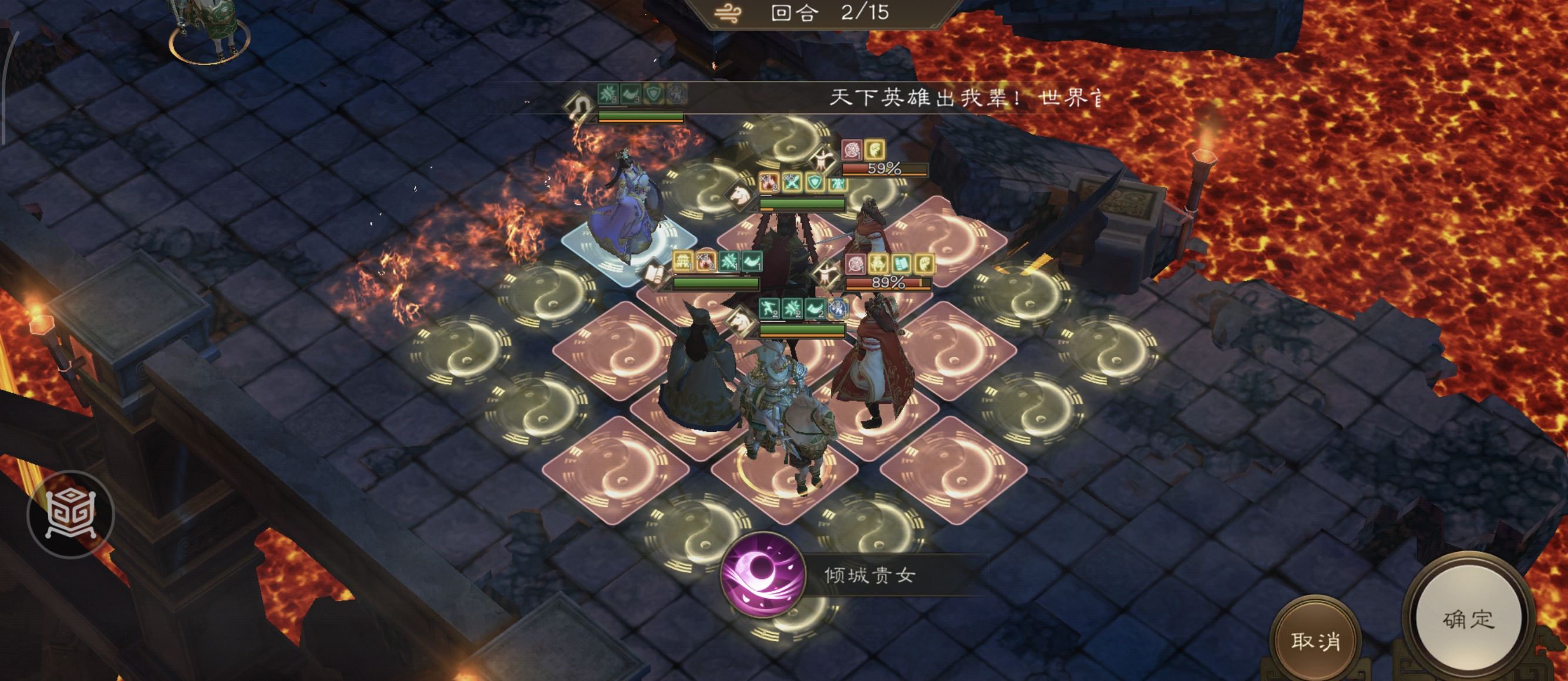Click the wind icon beside the round counter
Image resolution: width=1568 pixels, height=681 pixels.
(728, 14)
